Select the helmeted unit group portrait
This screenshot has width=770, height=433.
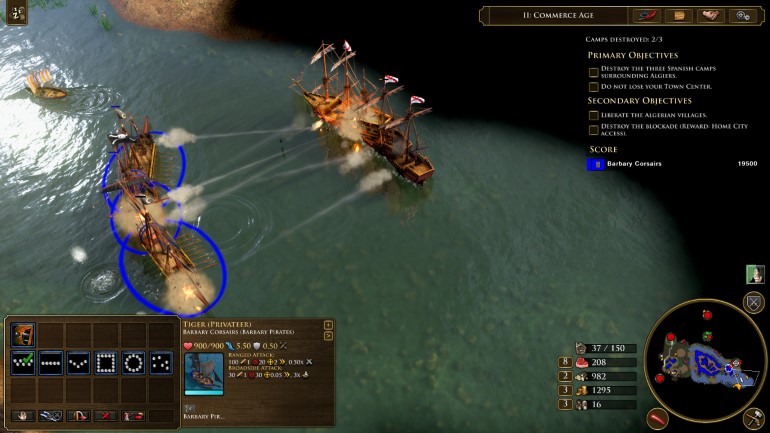[23, 335]
